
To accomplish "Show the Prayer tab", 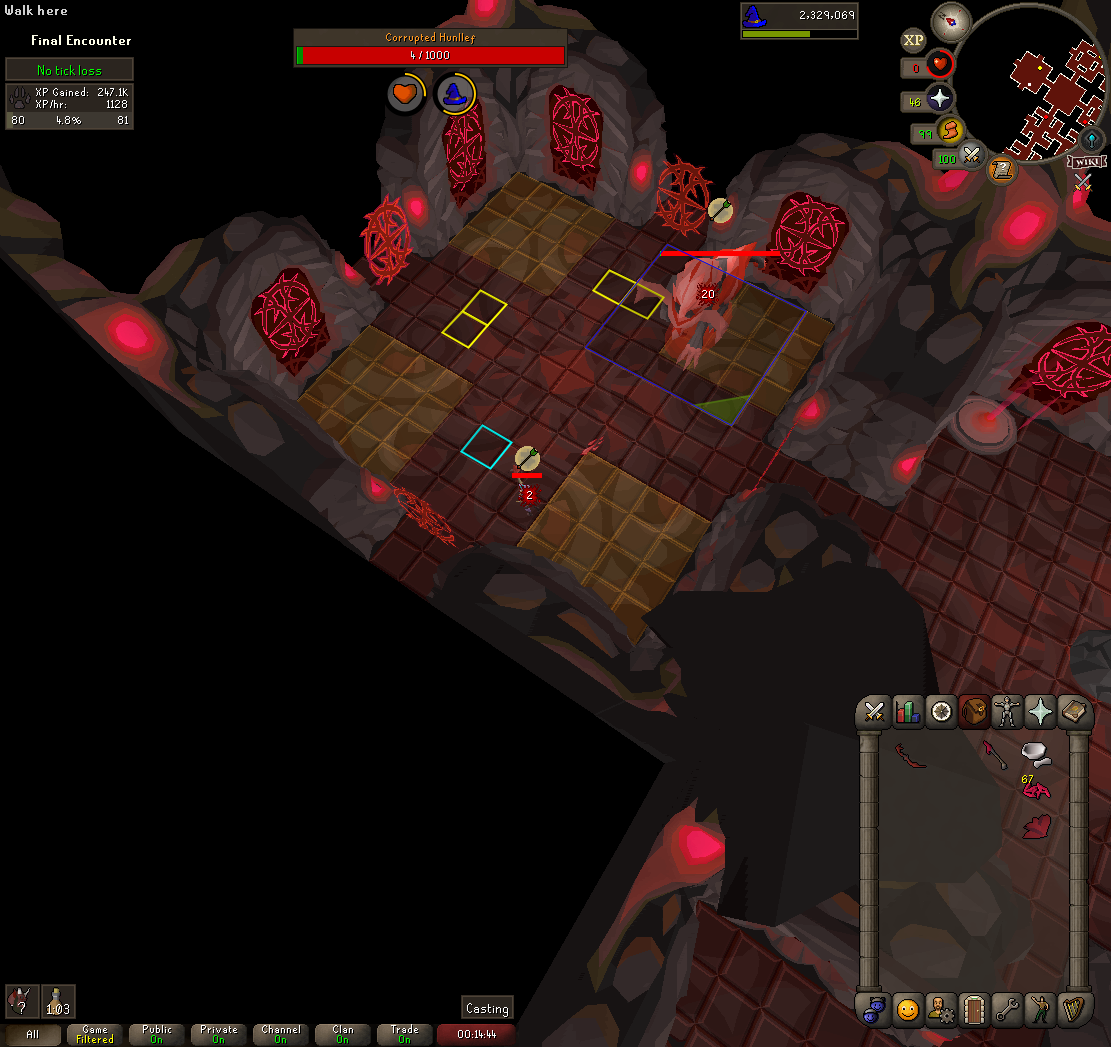I will (x=1040, y=712).
